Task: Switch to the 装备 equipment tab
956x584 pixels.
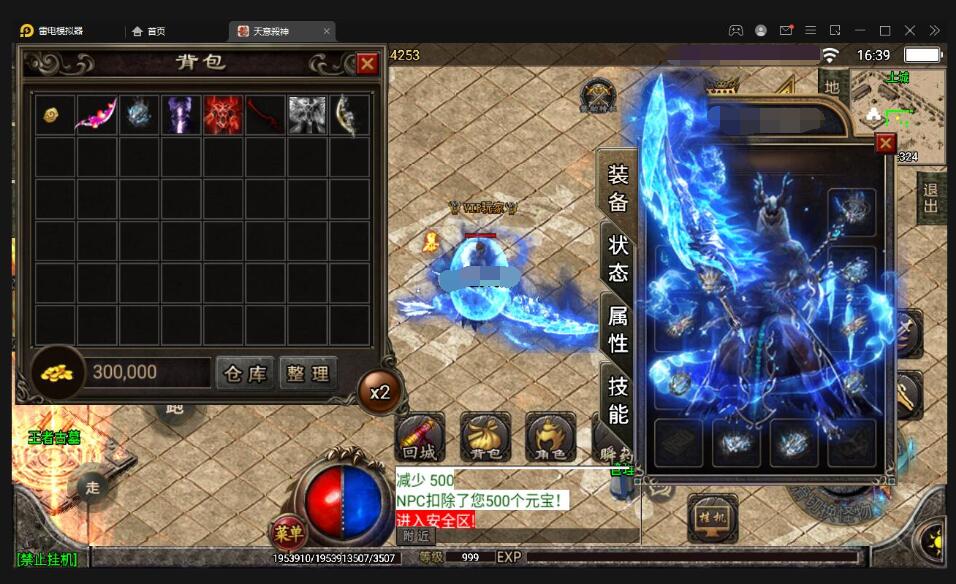Action: click(x=618, y=188)
